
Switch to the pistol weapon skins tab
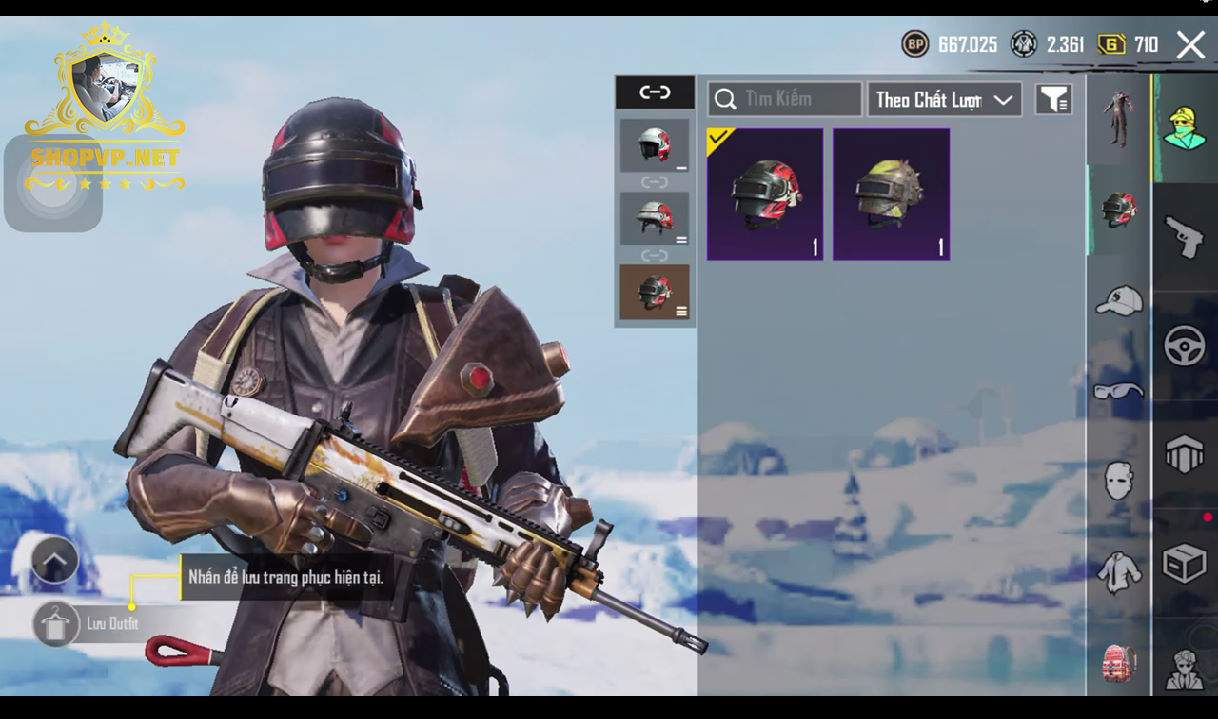point(1185,238)
